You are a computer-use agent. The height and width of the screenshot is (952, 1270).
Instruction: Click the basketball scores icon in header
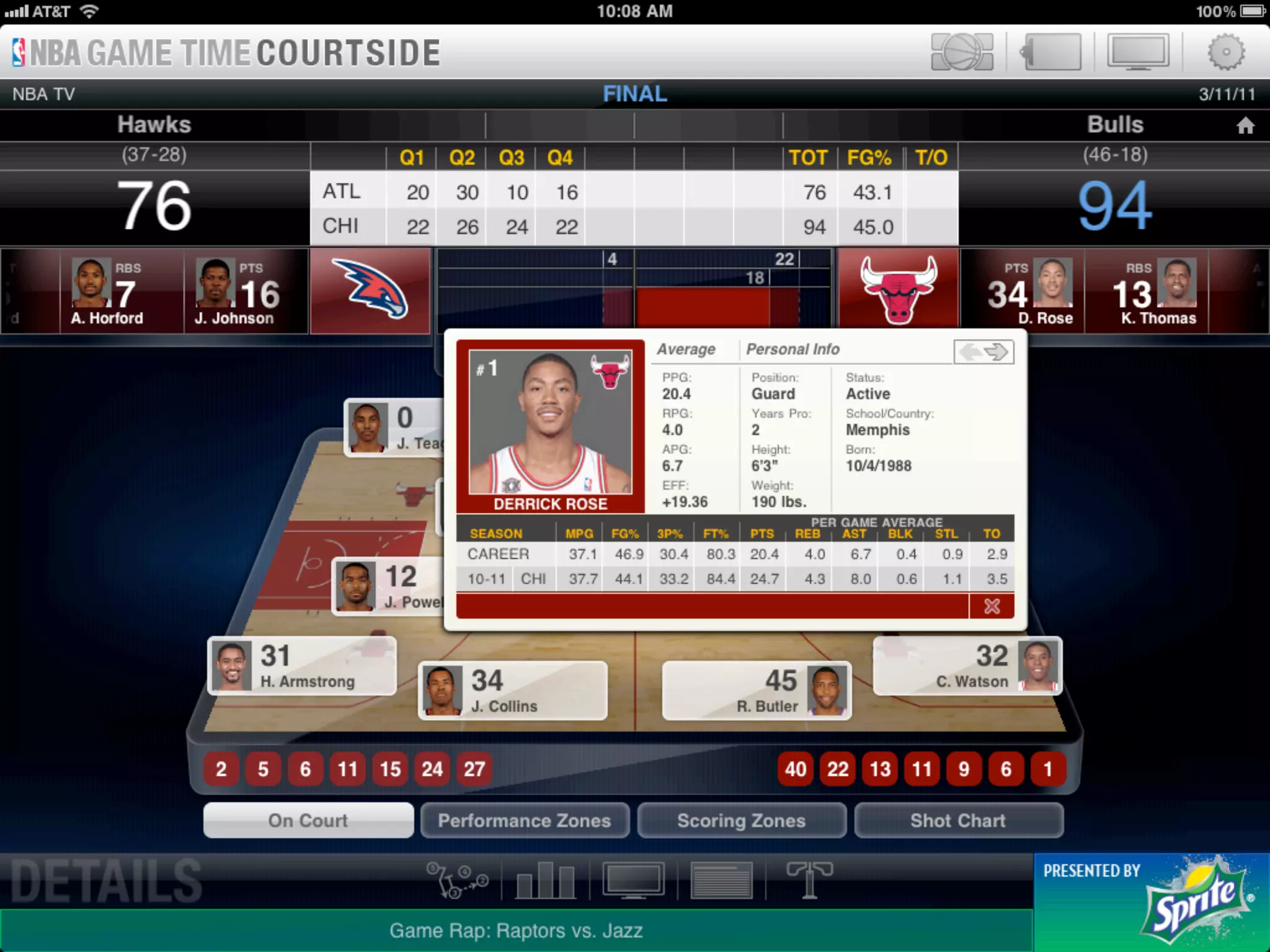962,52
